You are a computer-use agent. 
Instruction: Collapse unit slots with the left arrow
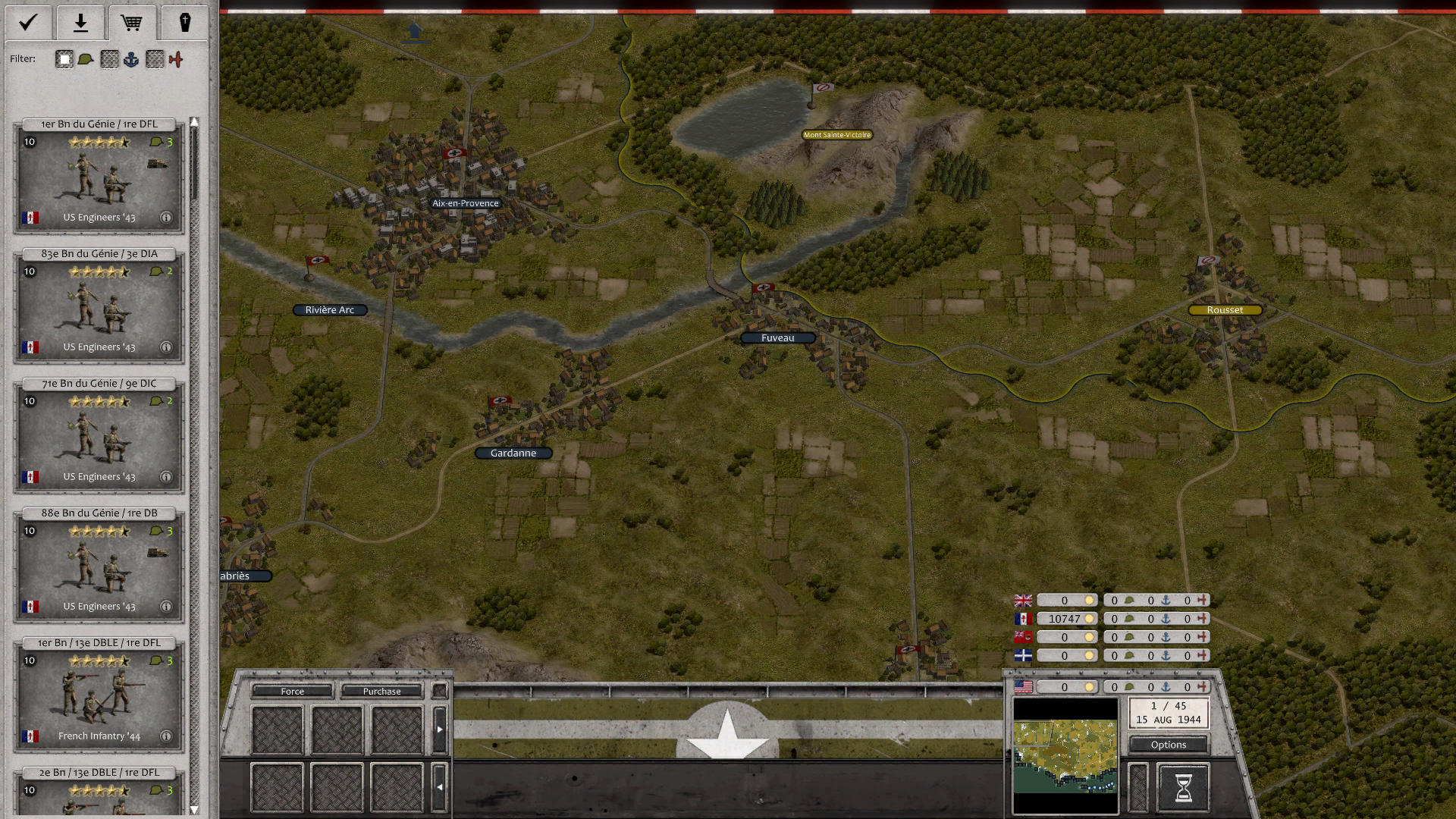440,786
